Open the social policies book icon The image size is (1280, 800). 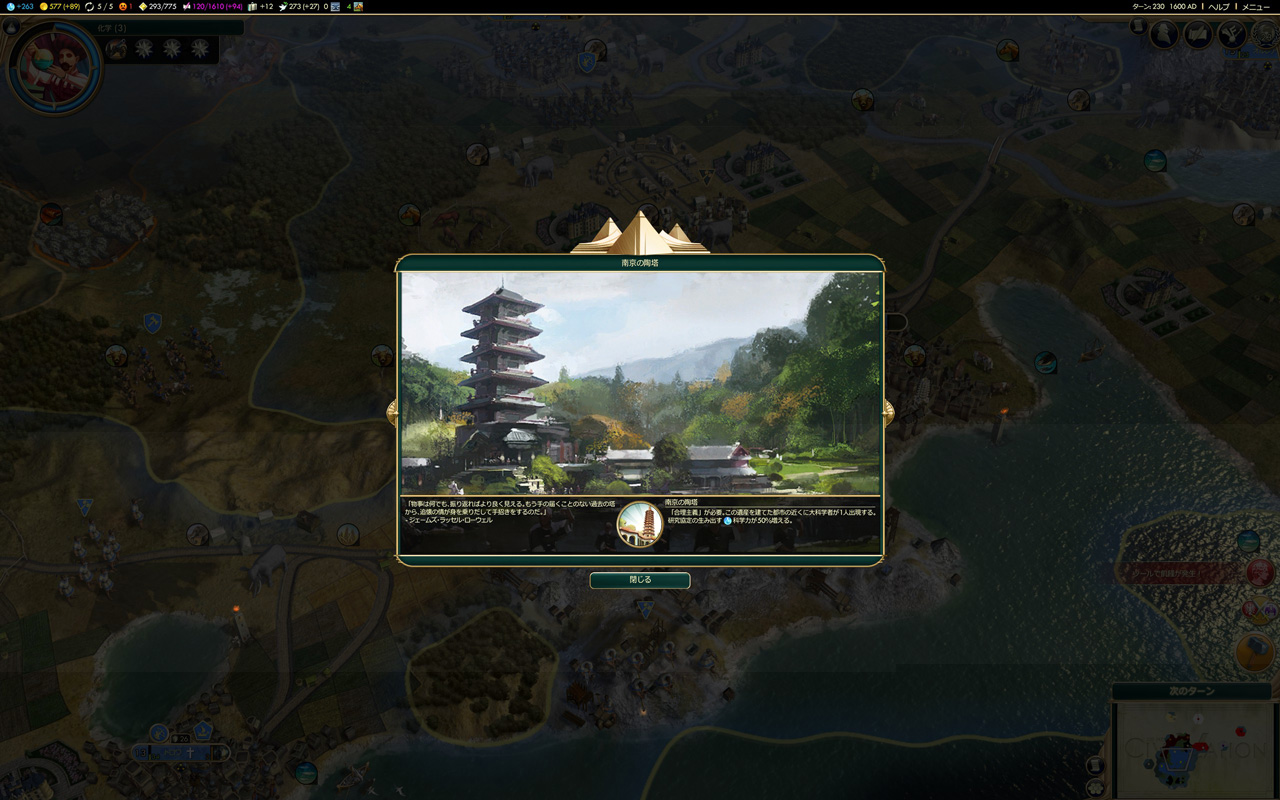tap(1198, 35)
